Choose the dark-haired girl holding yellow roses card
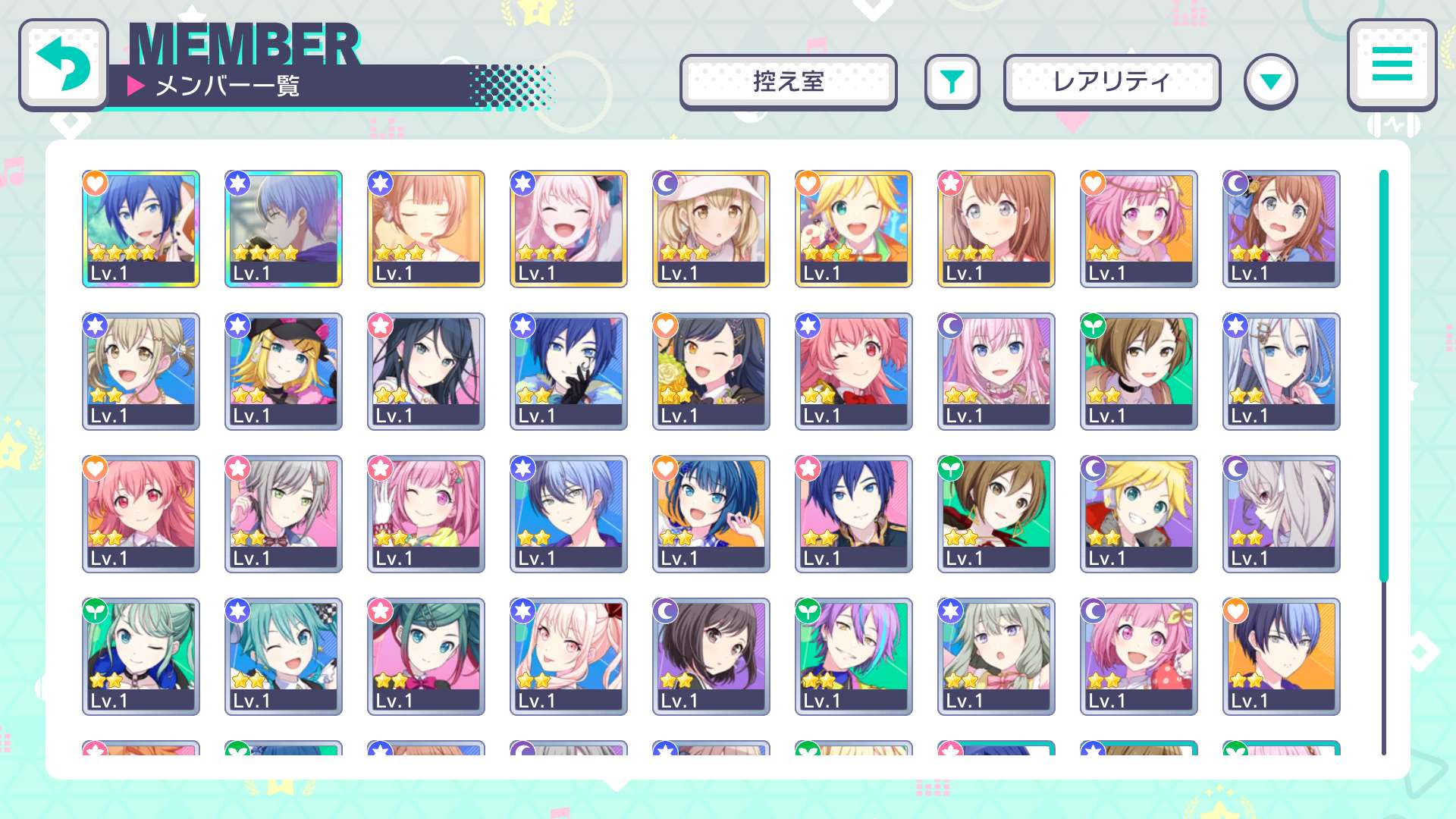The width and height of the screenshot is (1456, 819). pyautogui.click(x=711, y=371)
